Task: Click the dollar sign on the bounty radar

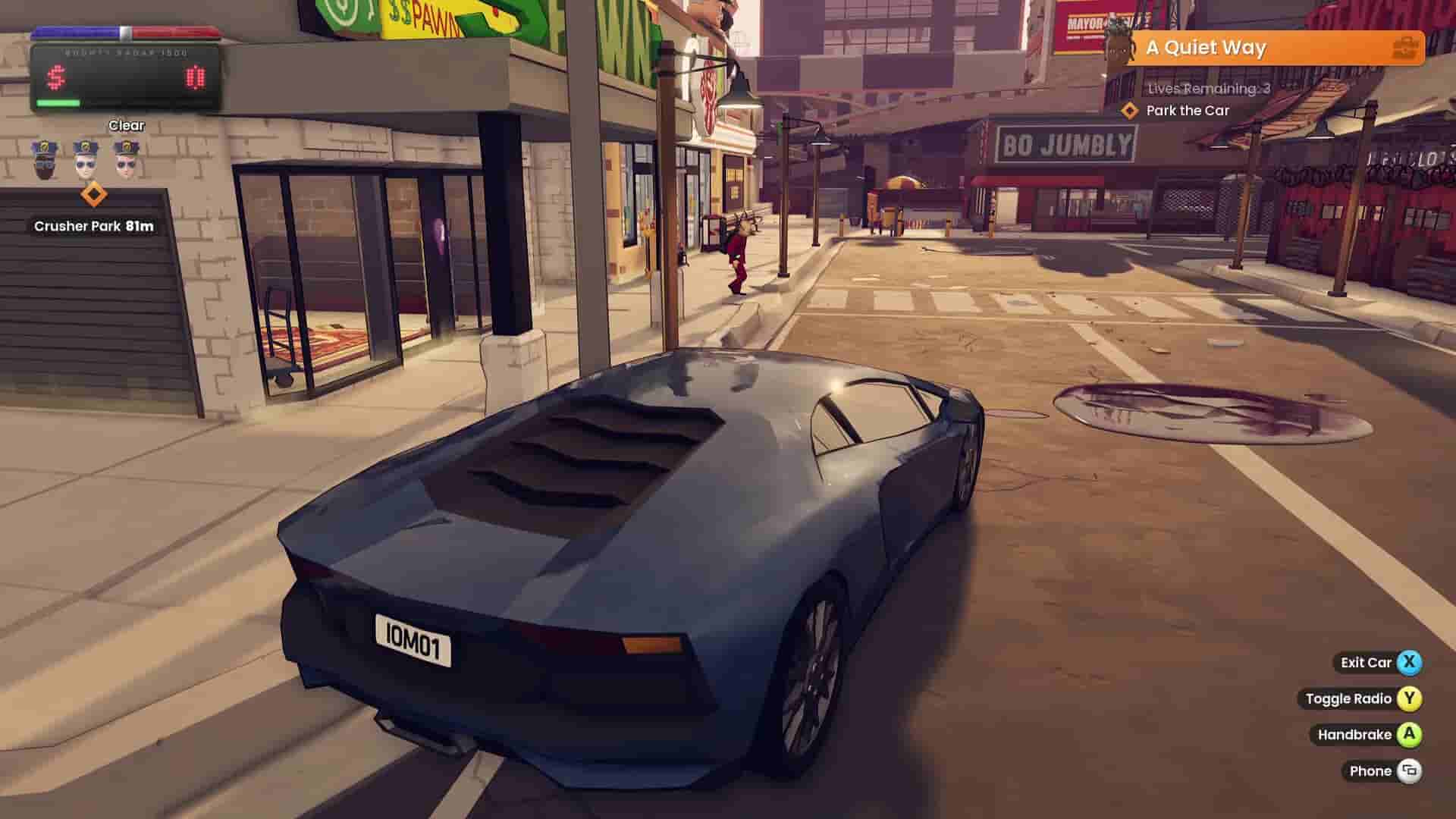Action: 55,77
